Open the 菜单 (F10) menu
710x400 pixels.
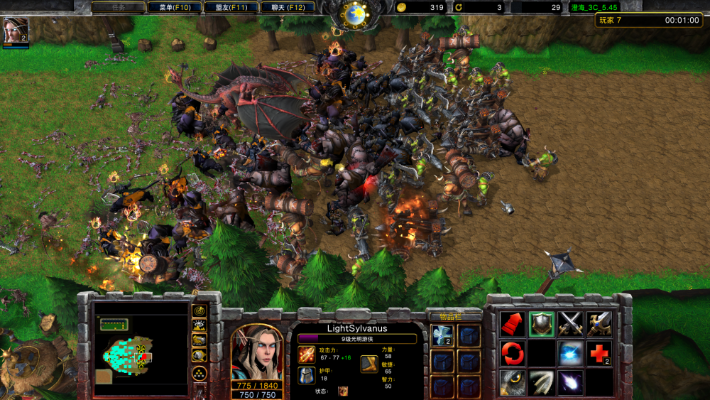(172, 7)
